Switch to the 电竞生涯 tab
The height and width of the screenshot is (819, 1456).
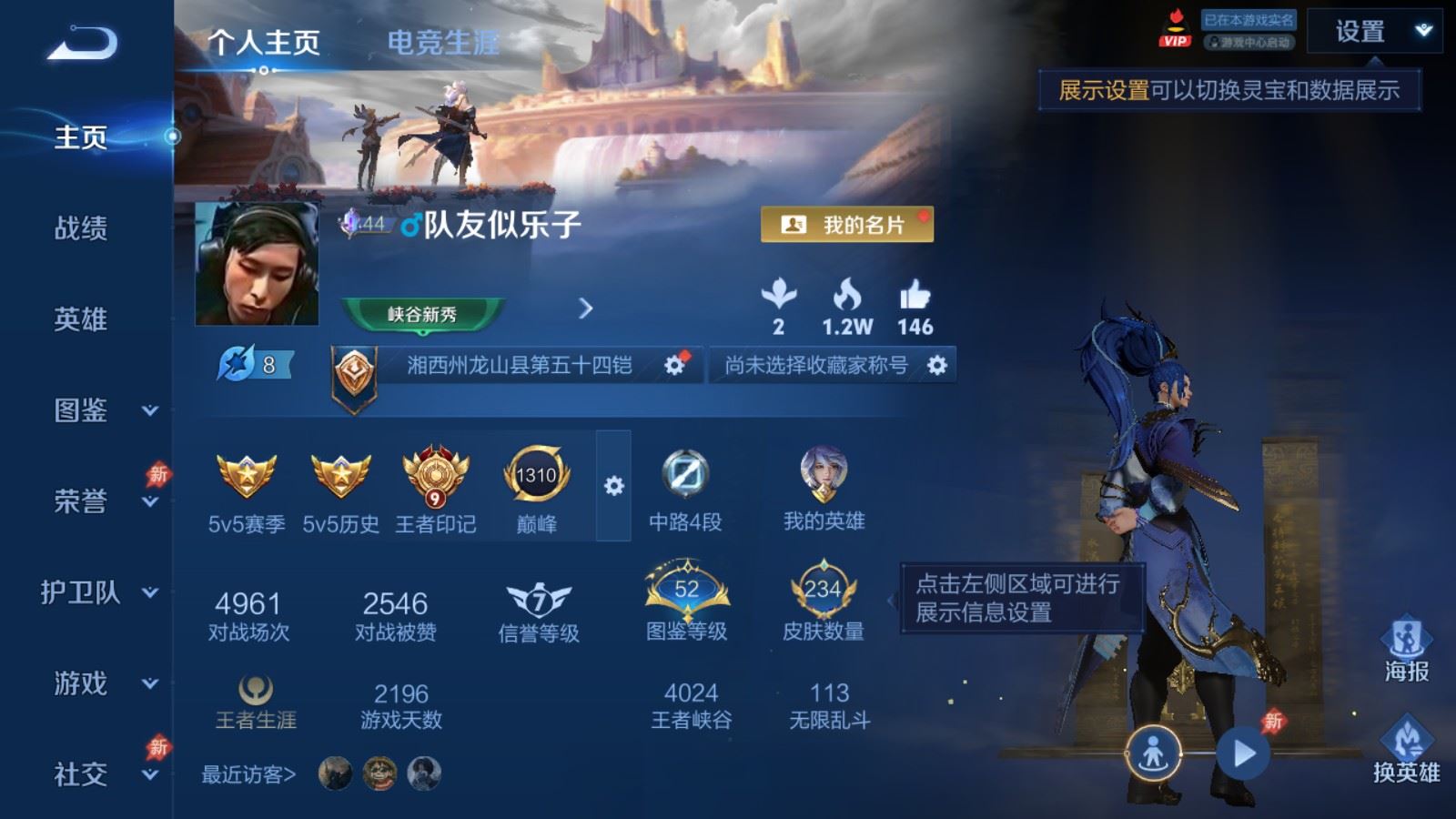(443, 42)
